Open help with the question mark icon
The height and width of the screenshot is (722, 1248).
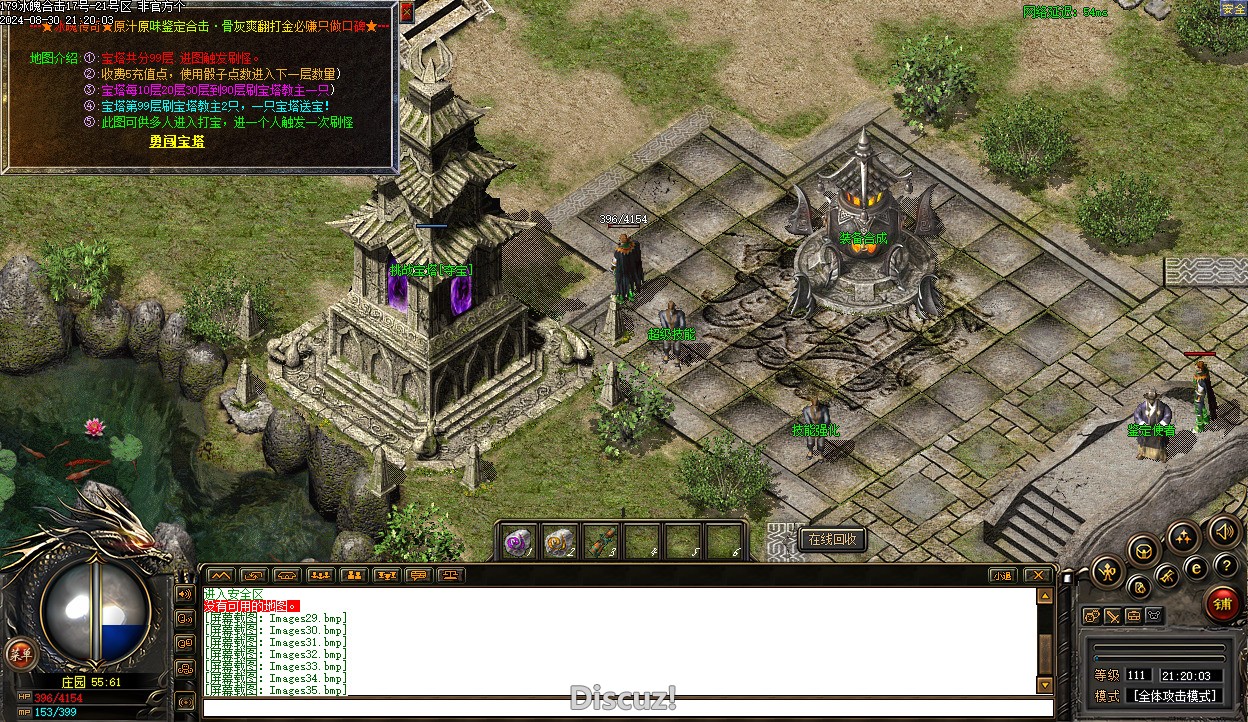[x=1226, y=566]
